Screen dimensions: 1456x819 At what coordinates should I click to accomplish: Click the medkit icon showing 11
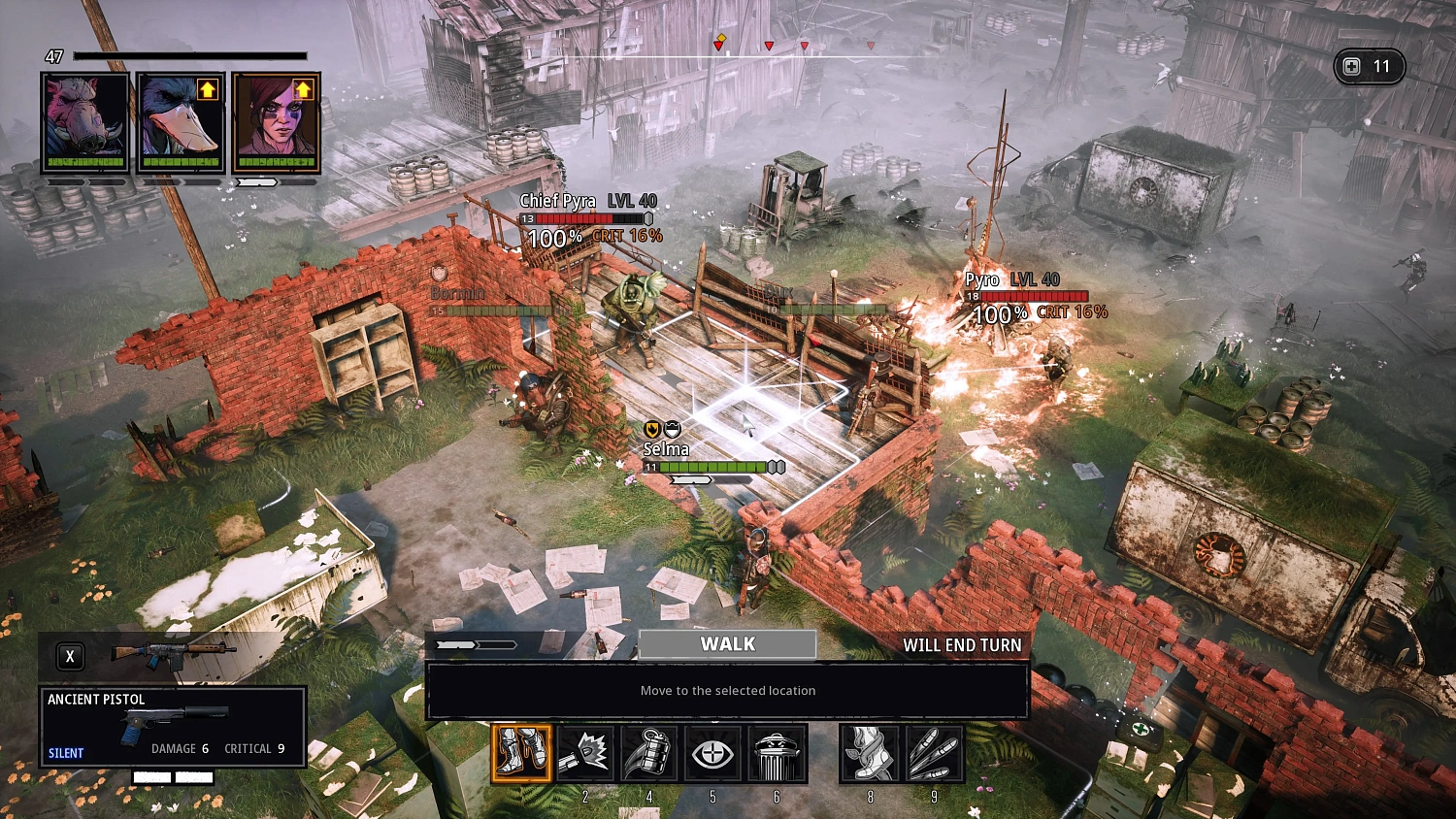[1369, 66]
